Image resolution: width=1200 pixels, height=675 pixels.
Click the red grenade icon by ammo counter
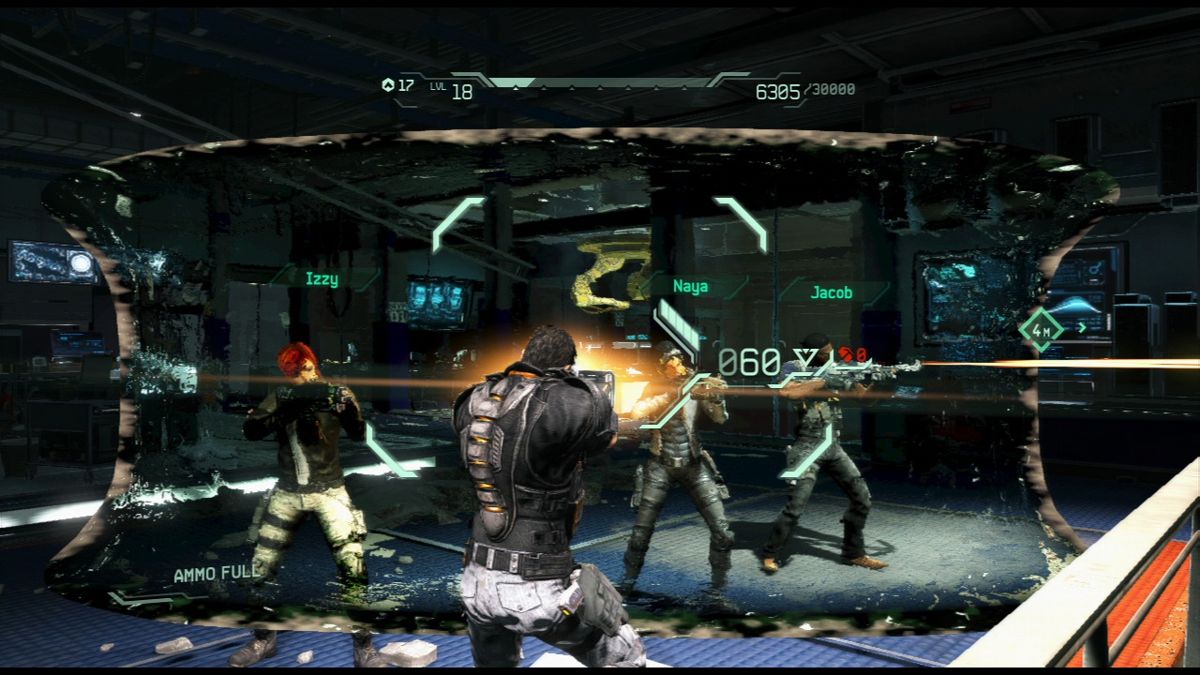click(x=846, y=354)
